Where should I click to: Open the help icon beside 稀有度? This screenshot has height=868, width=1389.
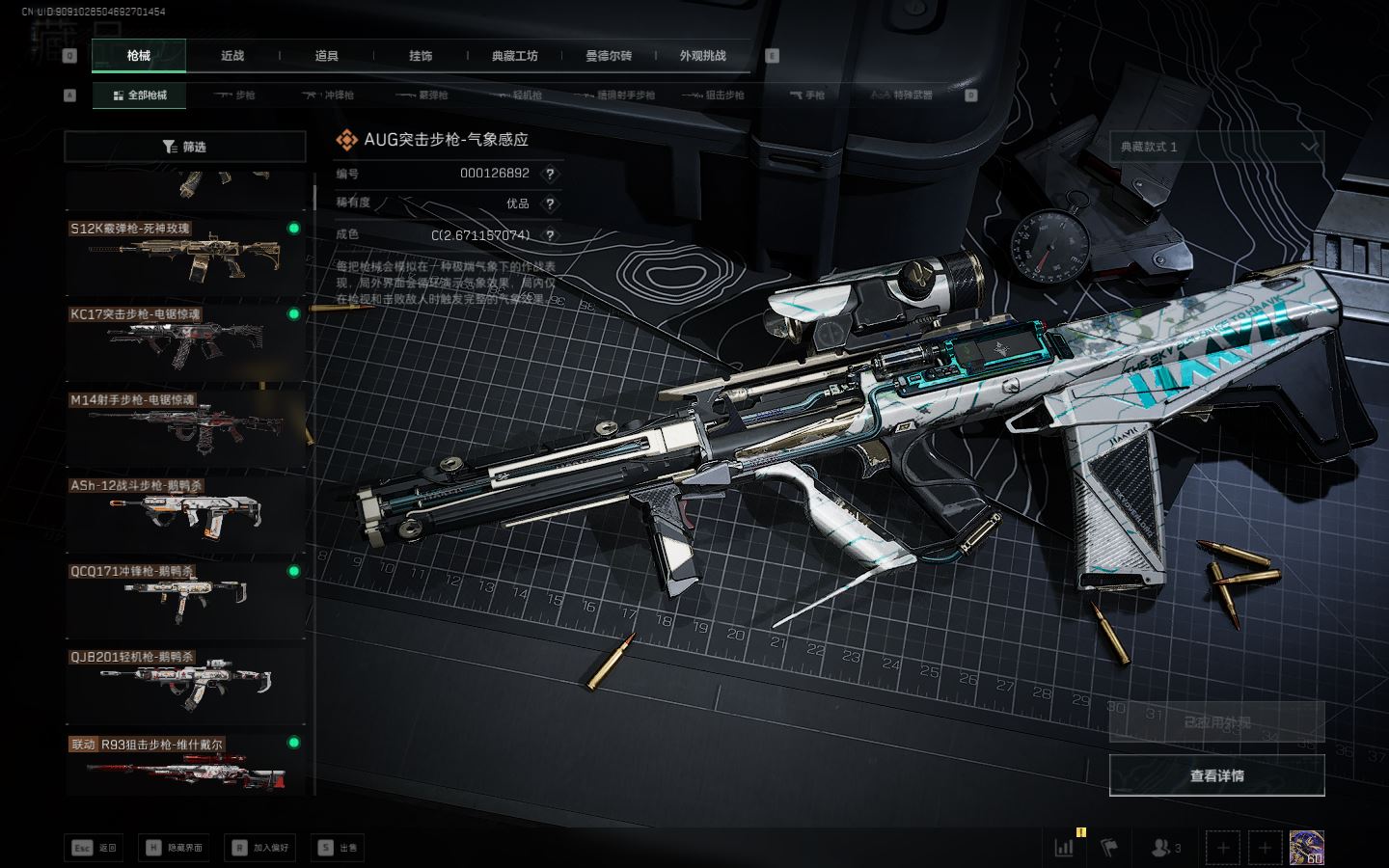pyautogui.click(x=550, y=203)
